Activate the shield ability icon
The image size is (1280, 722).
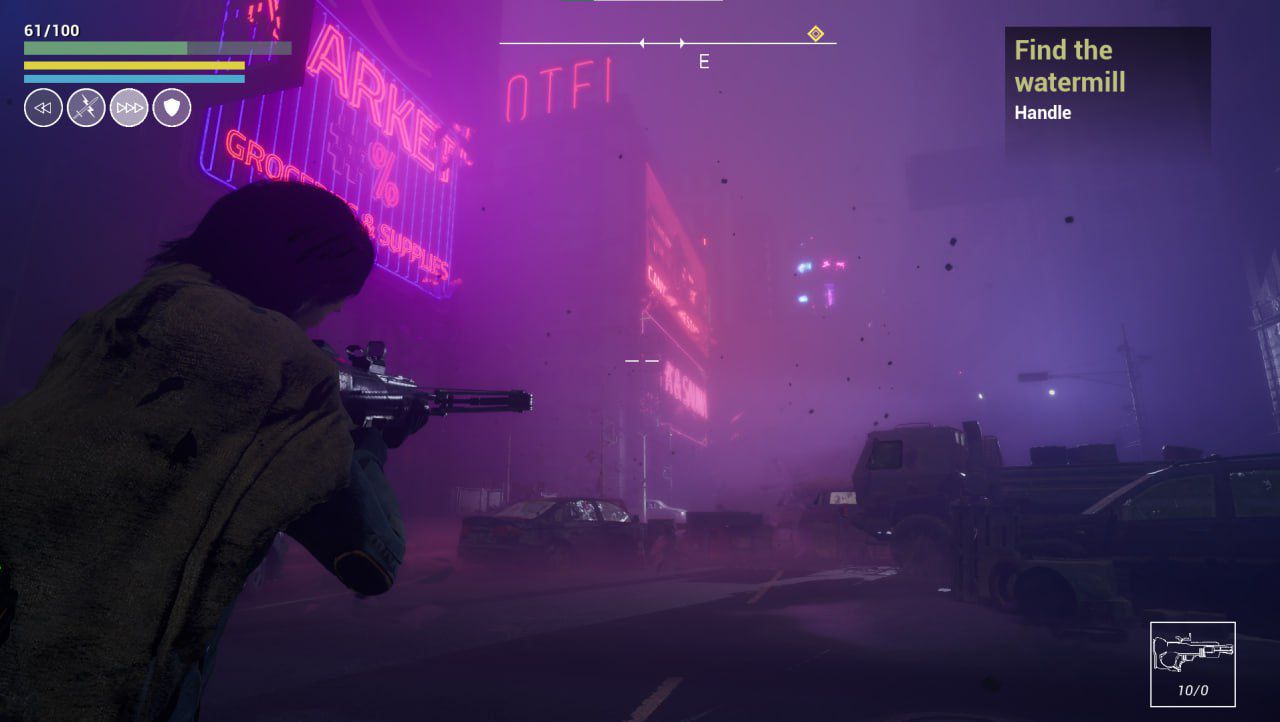[172, 108]
